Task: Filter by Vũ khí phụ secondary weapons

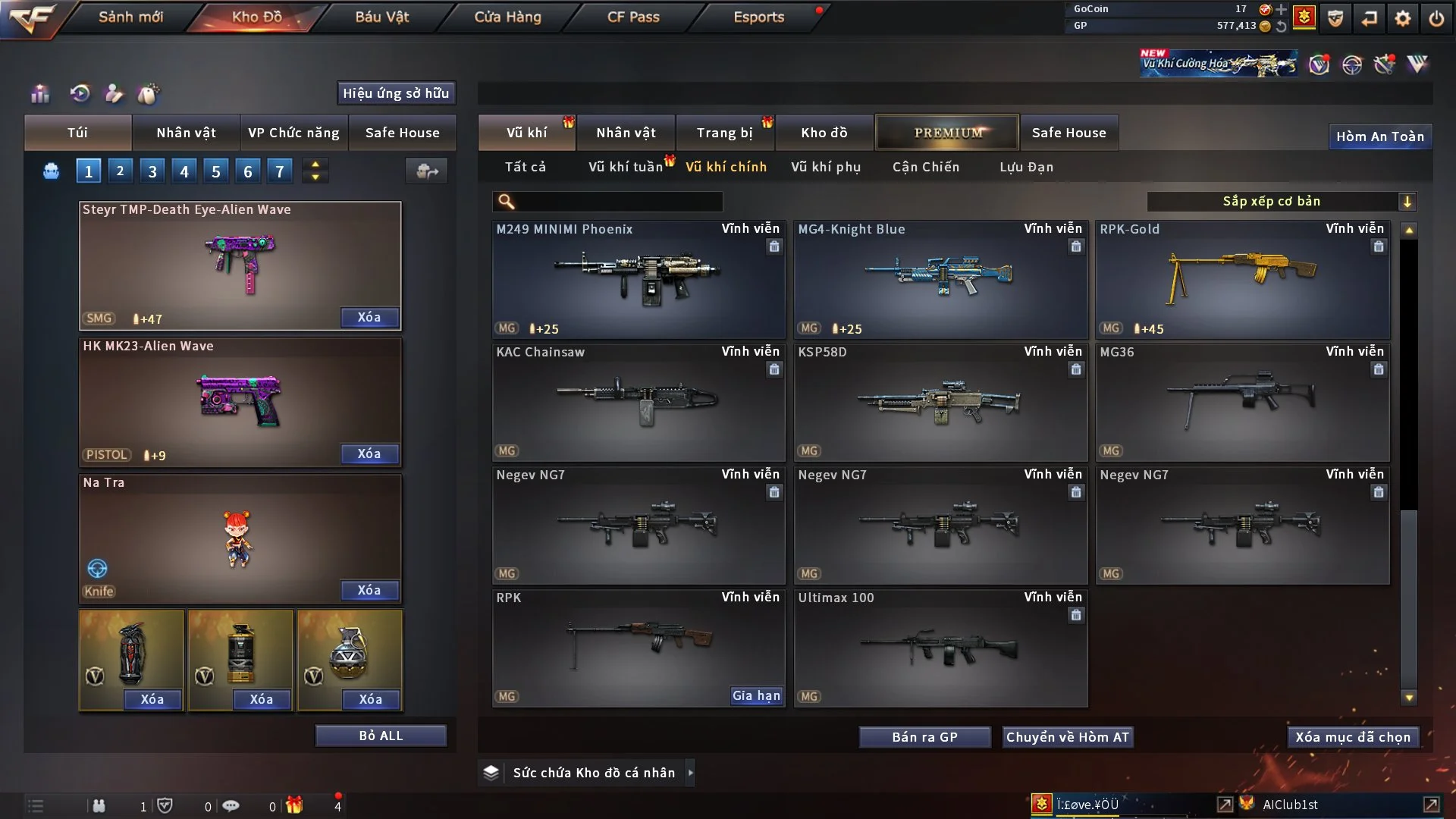Action: (826, 167)
